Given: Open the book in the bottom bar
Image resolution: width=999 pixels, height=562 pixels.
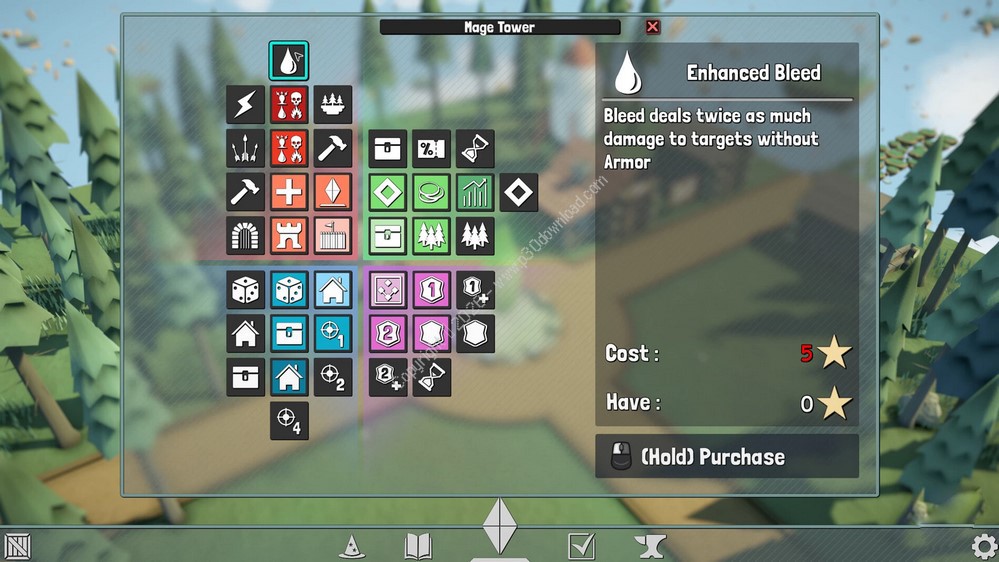Looking at the screenshot, I should click(x=417, y=546).
